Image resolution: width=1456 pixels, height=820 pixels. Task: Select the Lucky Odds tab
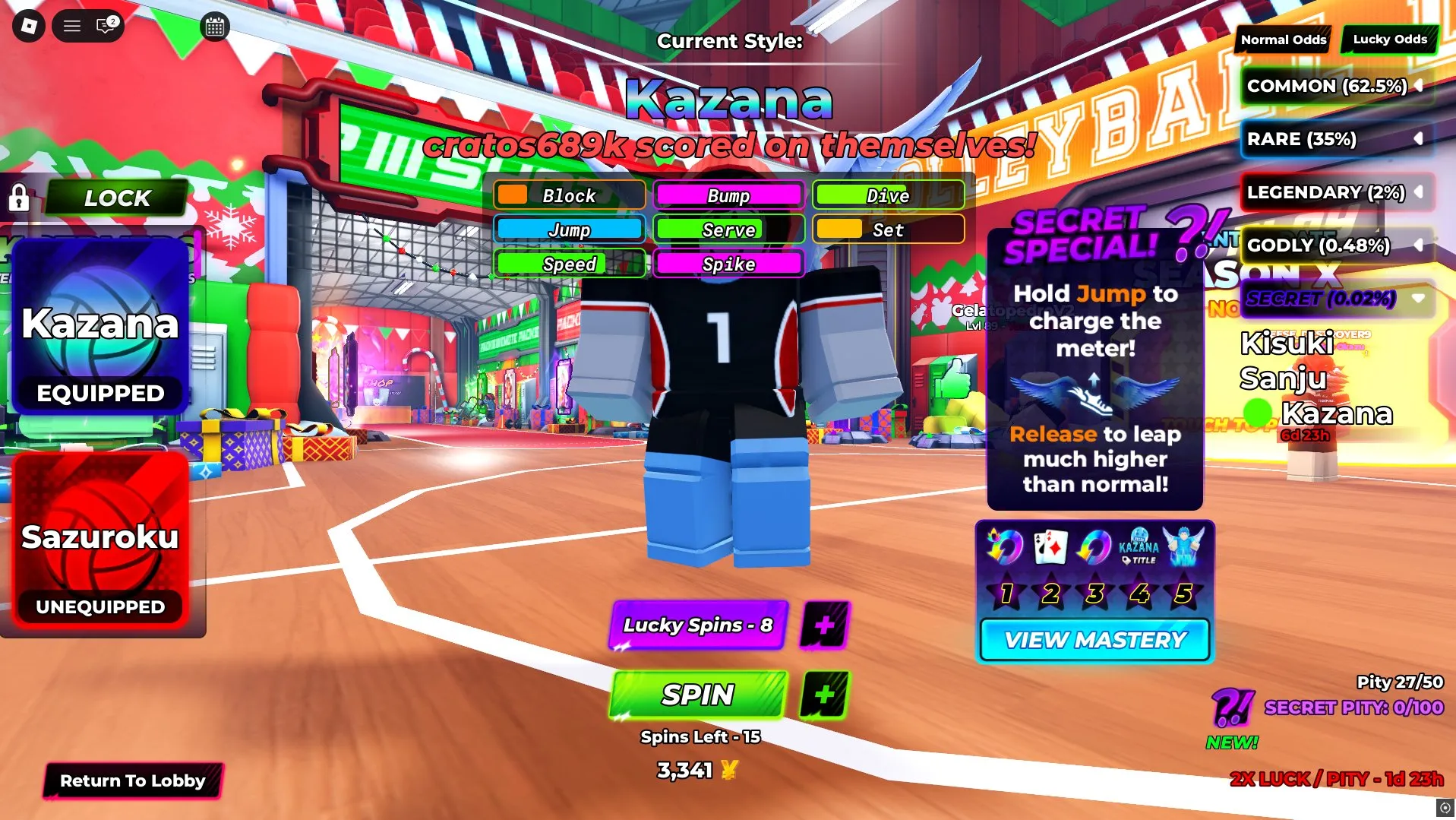[x=1388, y=39]
